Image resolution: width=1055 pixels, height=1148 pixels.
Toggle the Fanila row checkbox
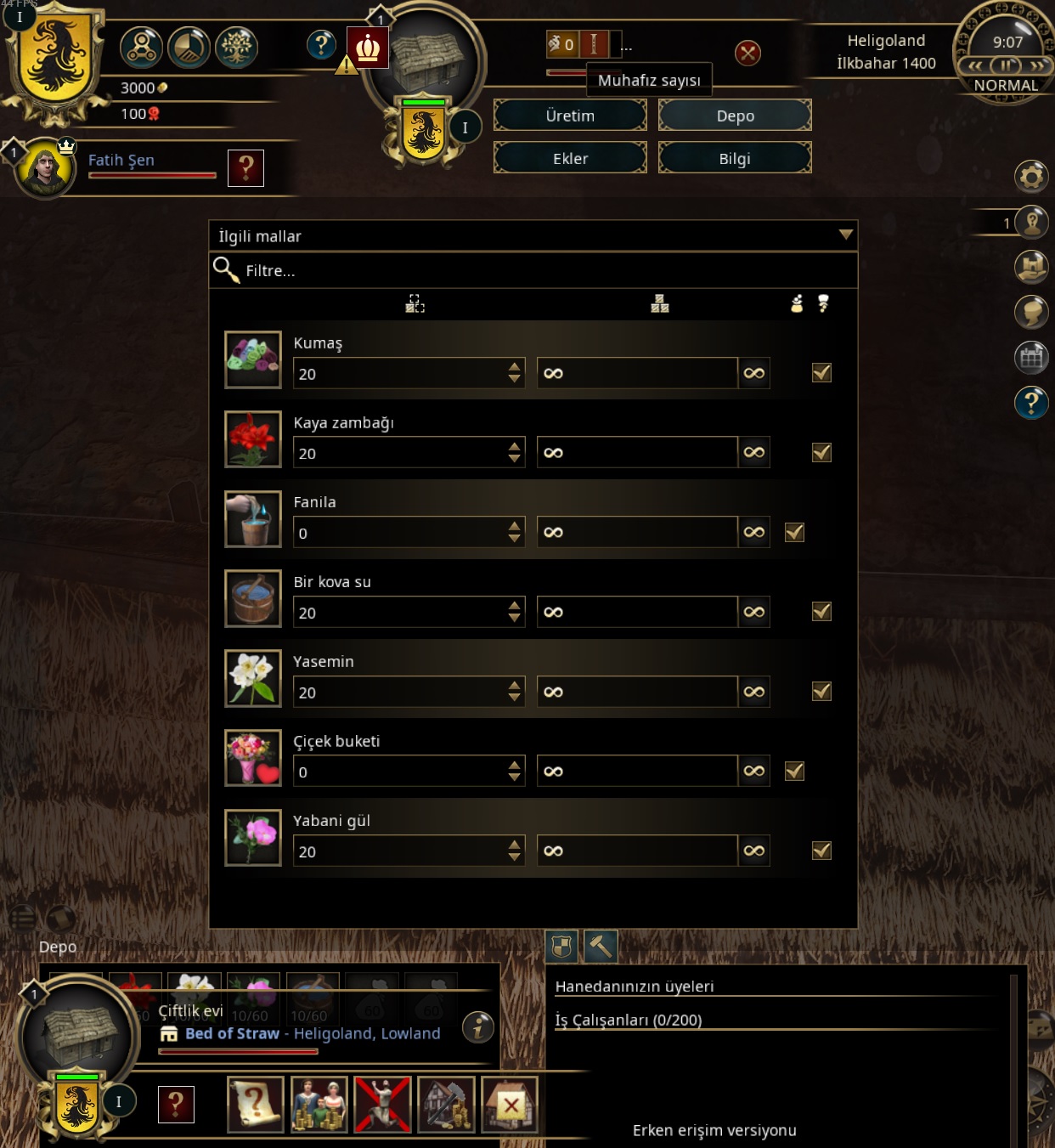794,532
